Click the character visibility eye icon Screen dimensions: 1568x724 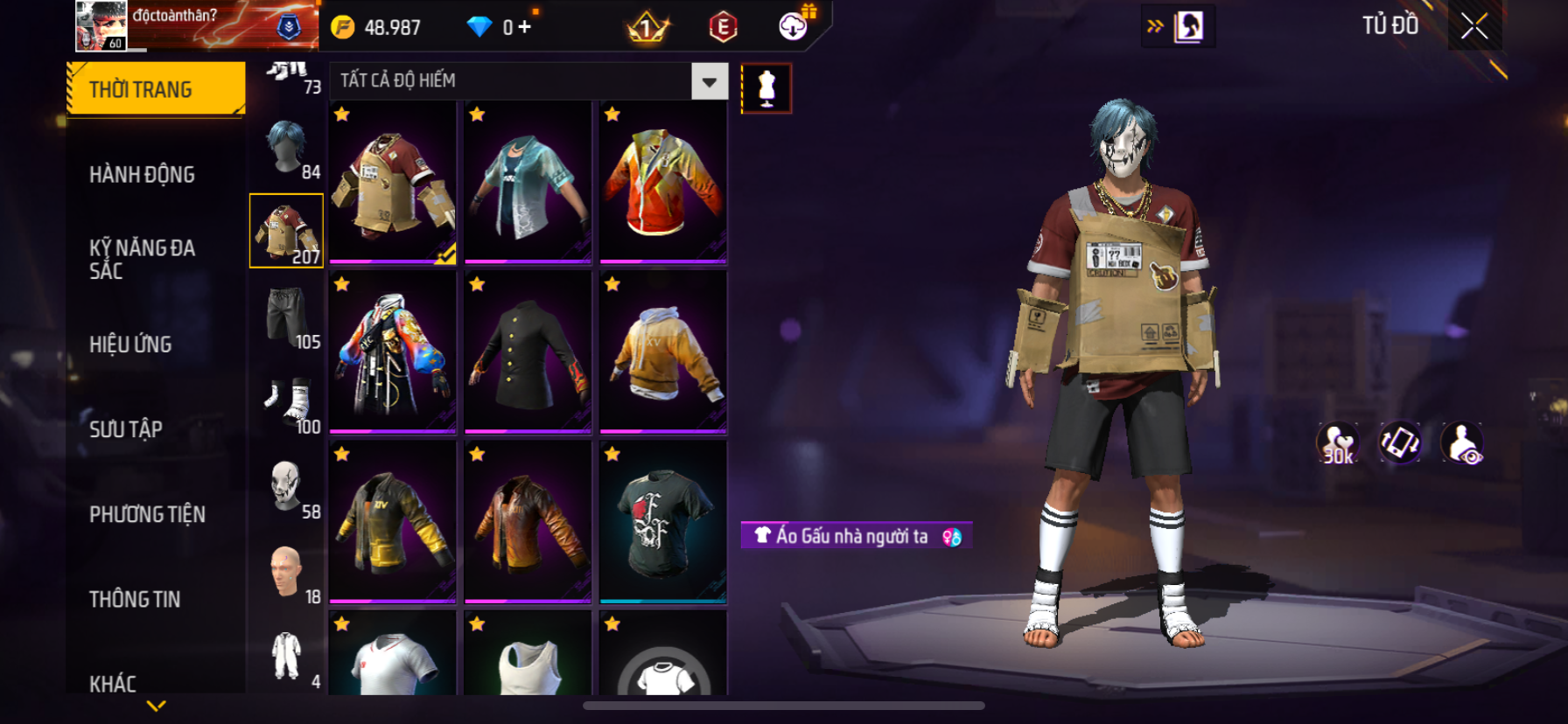click(1462, 443)
